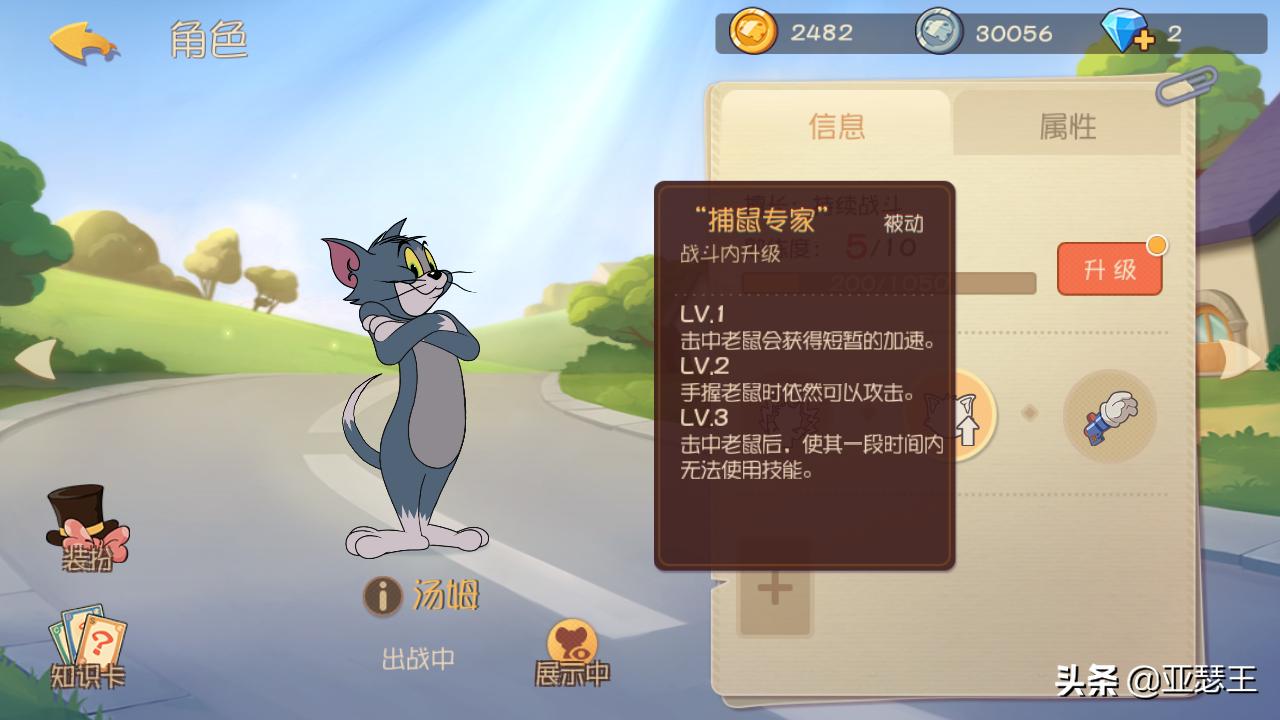Viewport: 1280px width, 720px height.
Task: Open the paperclip attachment icon top right
Action: (x=1186, y=85)
